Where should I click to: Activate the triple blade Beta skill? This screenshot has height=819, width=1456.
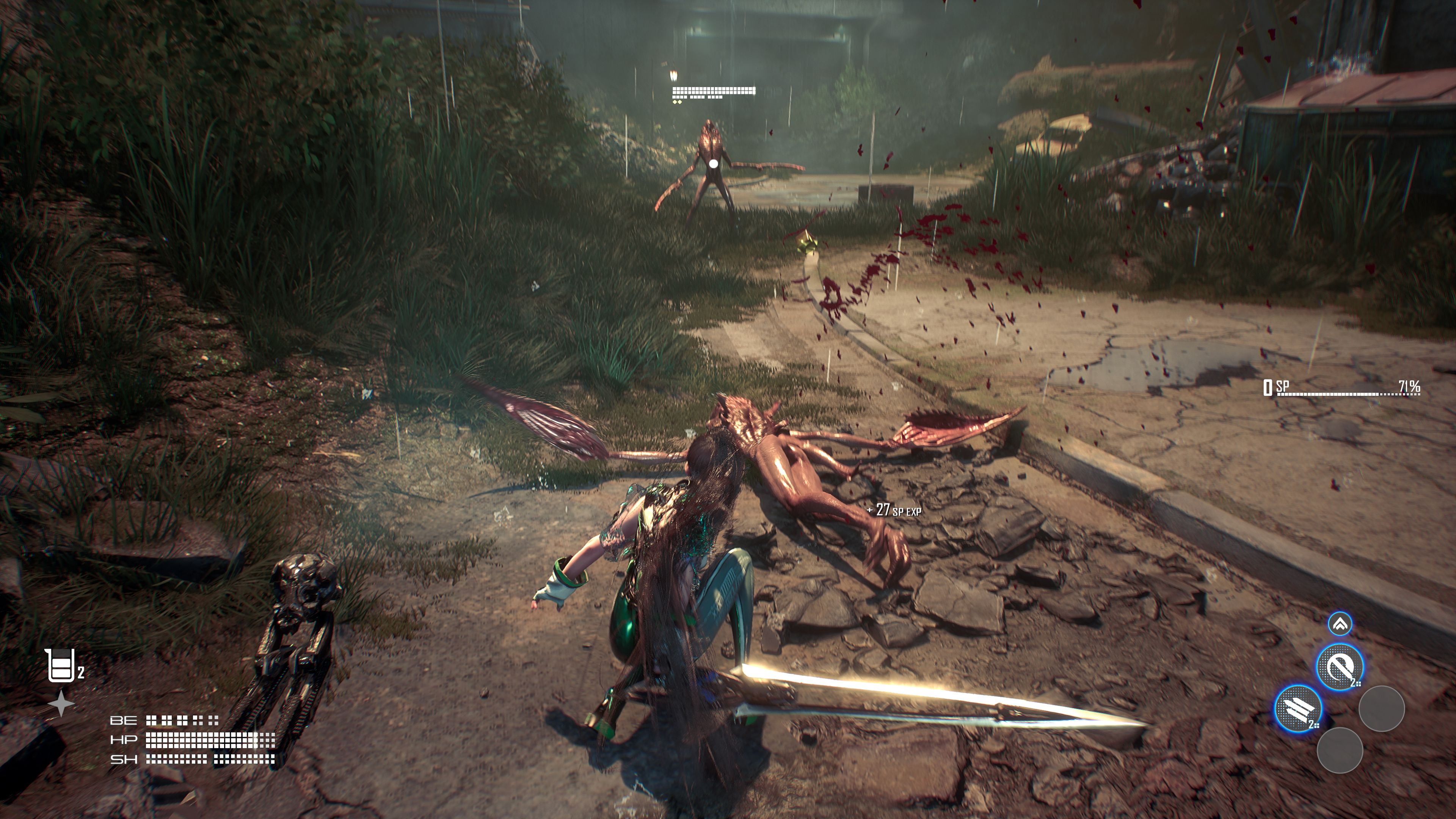(1298, 708)
